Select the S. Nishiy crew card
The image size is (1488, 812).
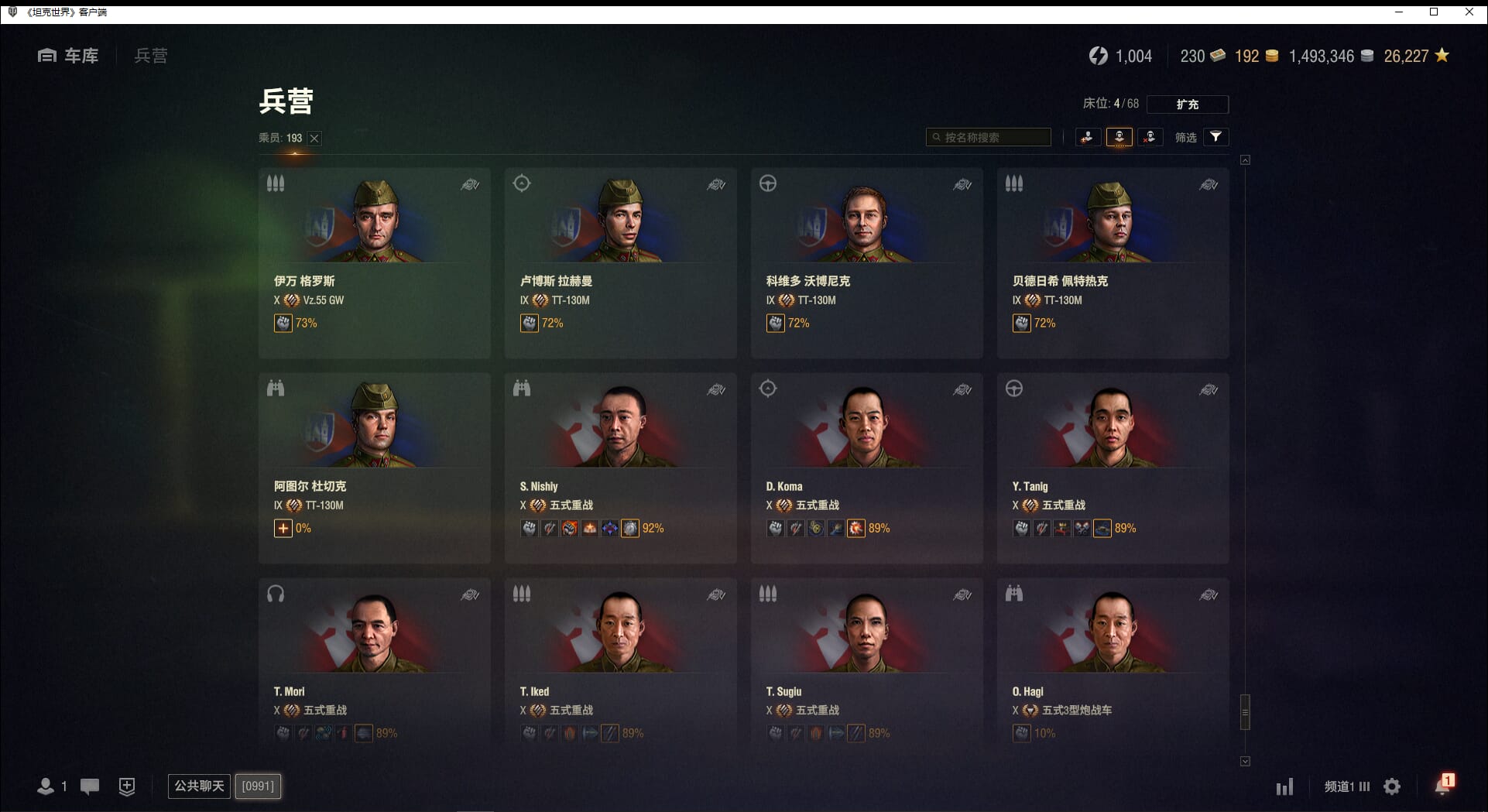(x=620, y=468)
